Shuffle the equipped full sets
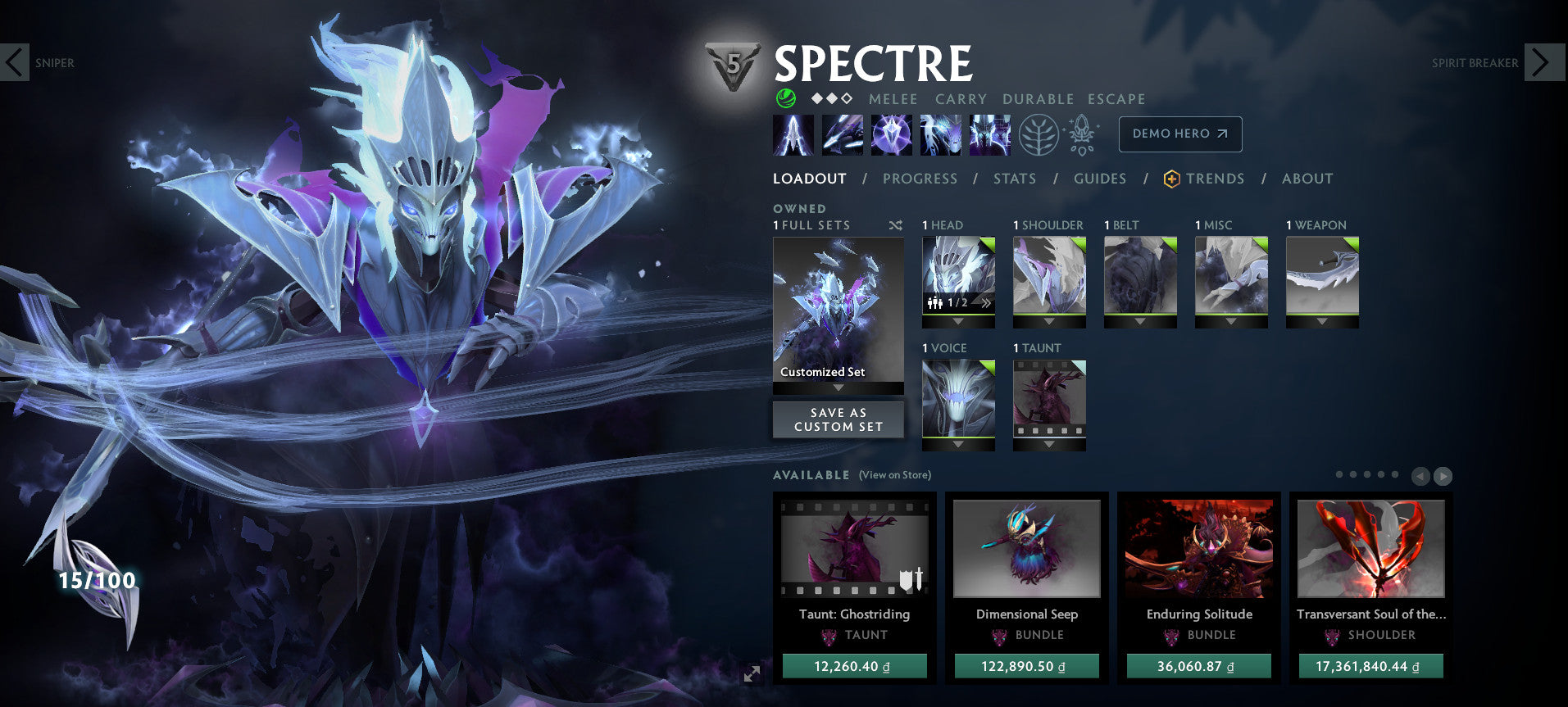Viewport: 1568px width, 707px height. (896, 224)
